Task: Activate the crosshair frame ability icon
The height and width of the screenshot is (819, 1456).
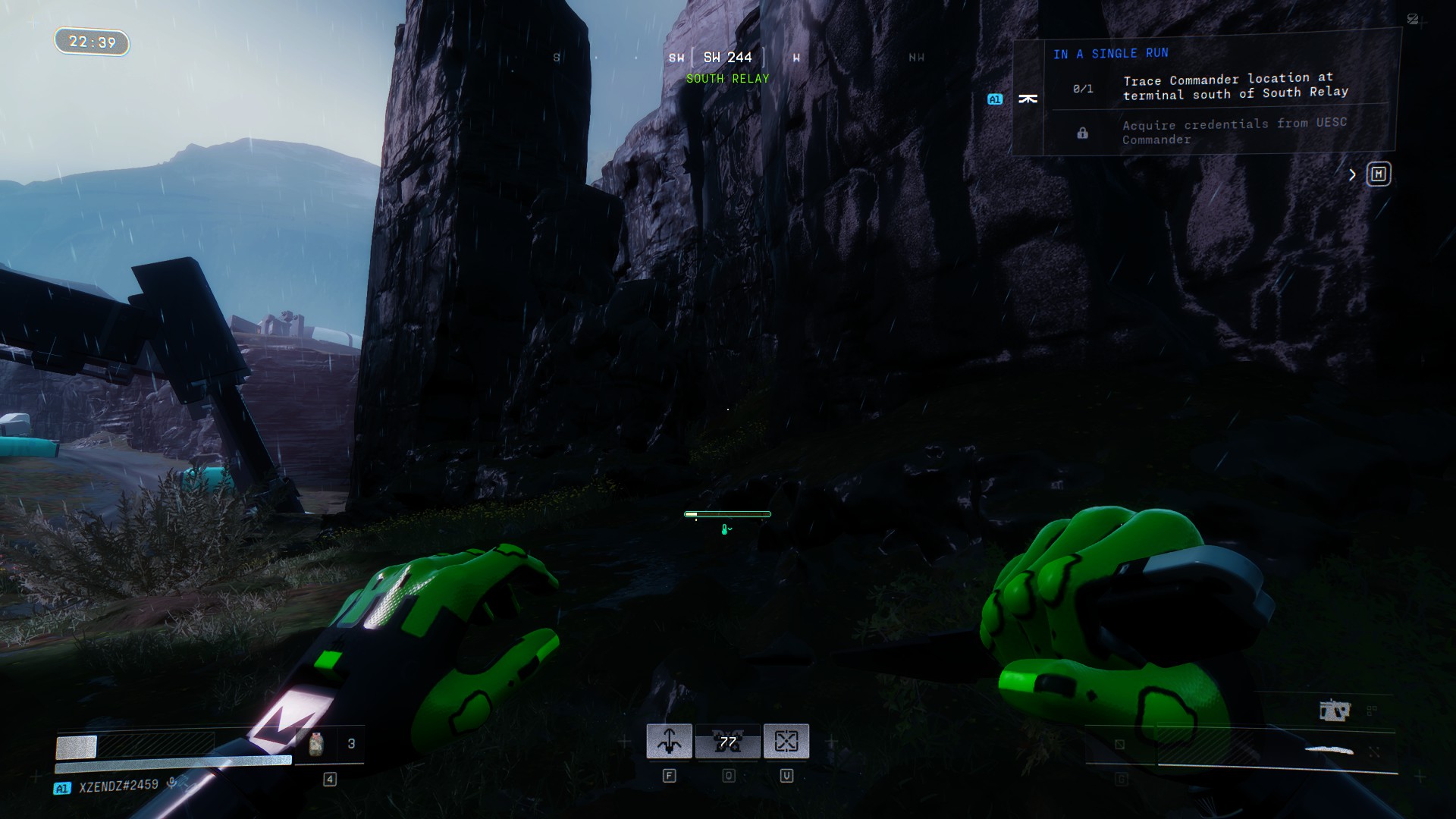Action: coord(786,741)
